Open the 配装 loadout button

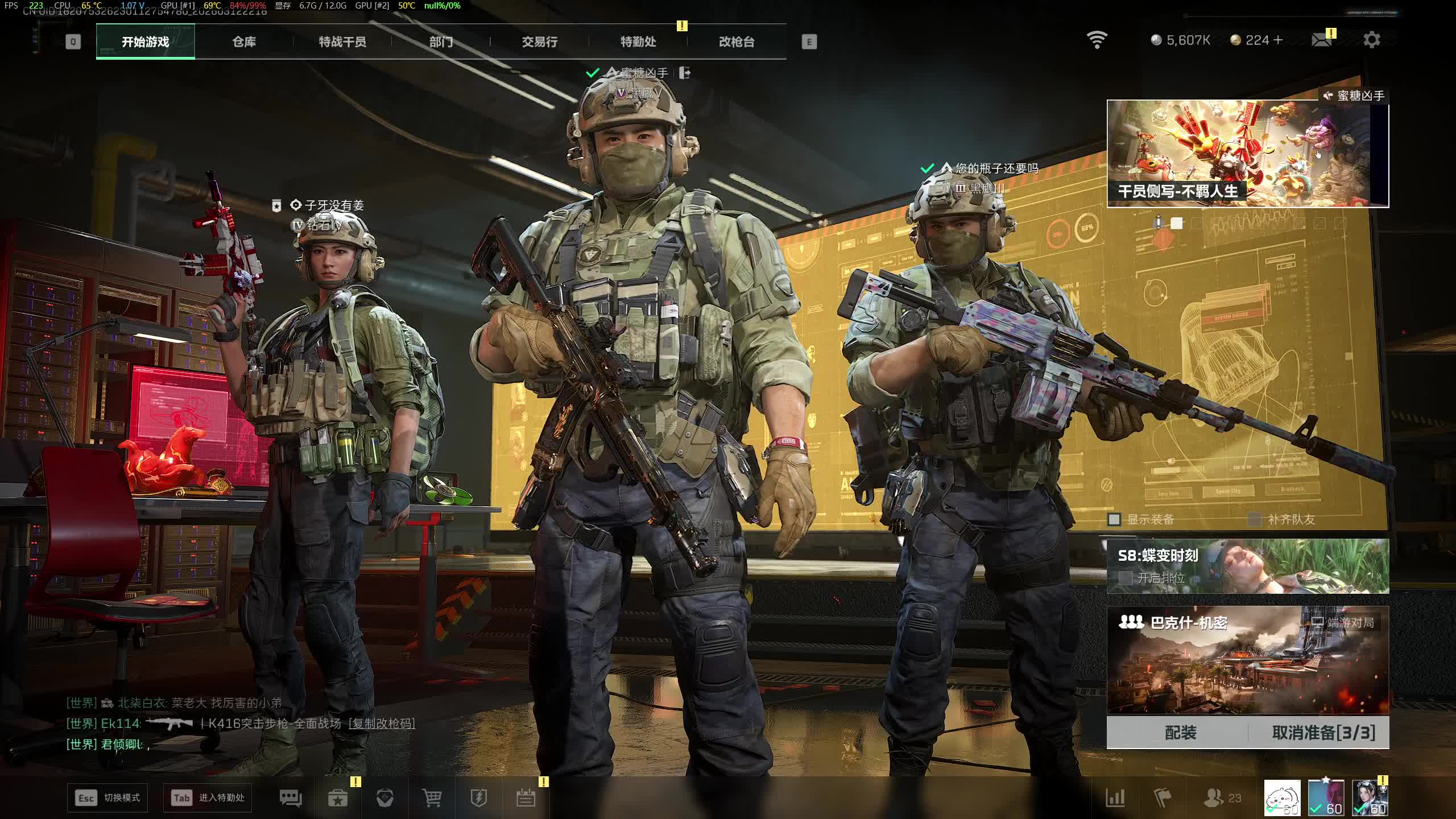(1180, 733)
